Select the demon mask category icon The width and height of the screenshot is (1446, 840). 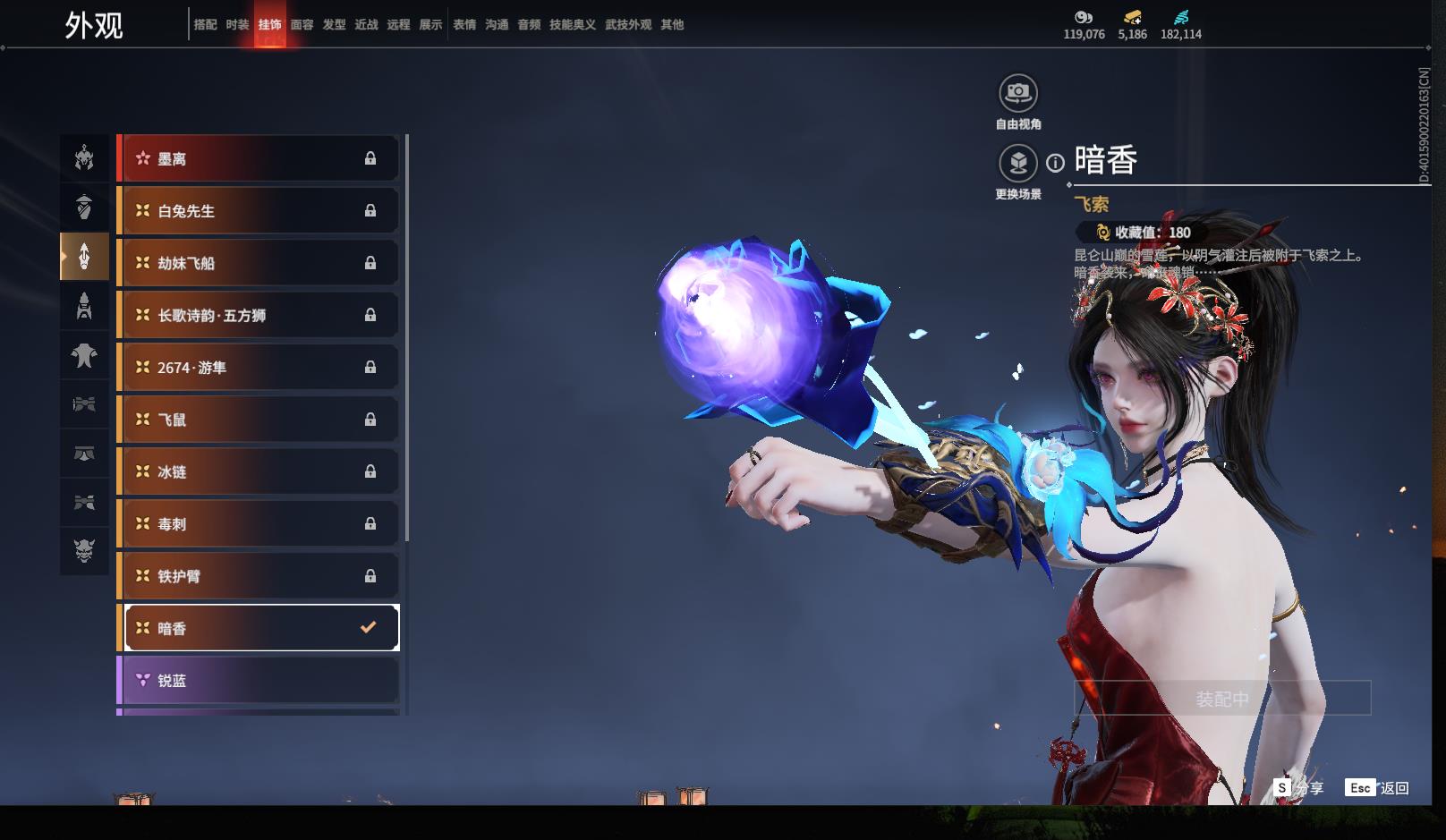point(84,550)
